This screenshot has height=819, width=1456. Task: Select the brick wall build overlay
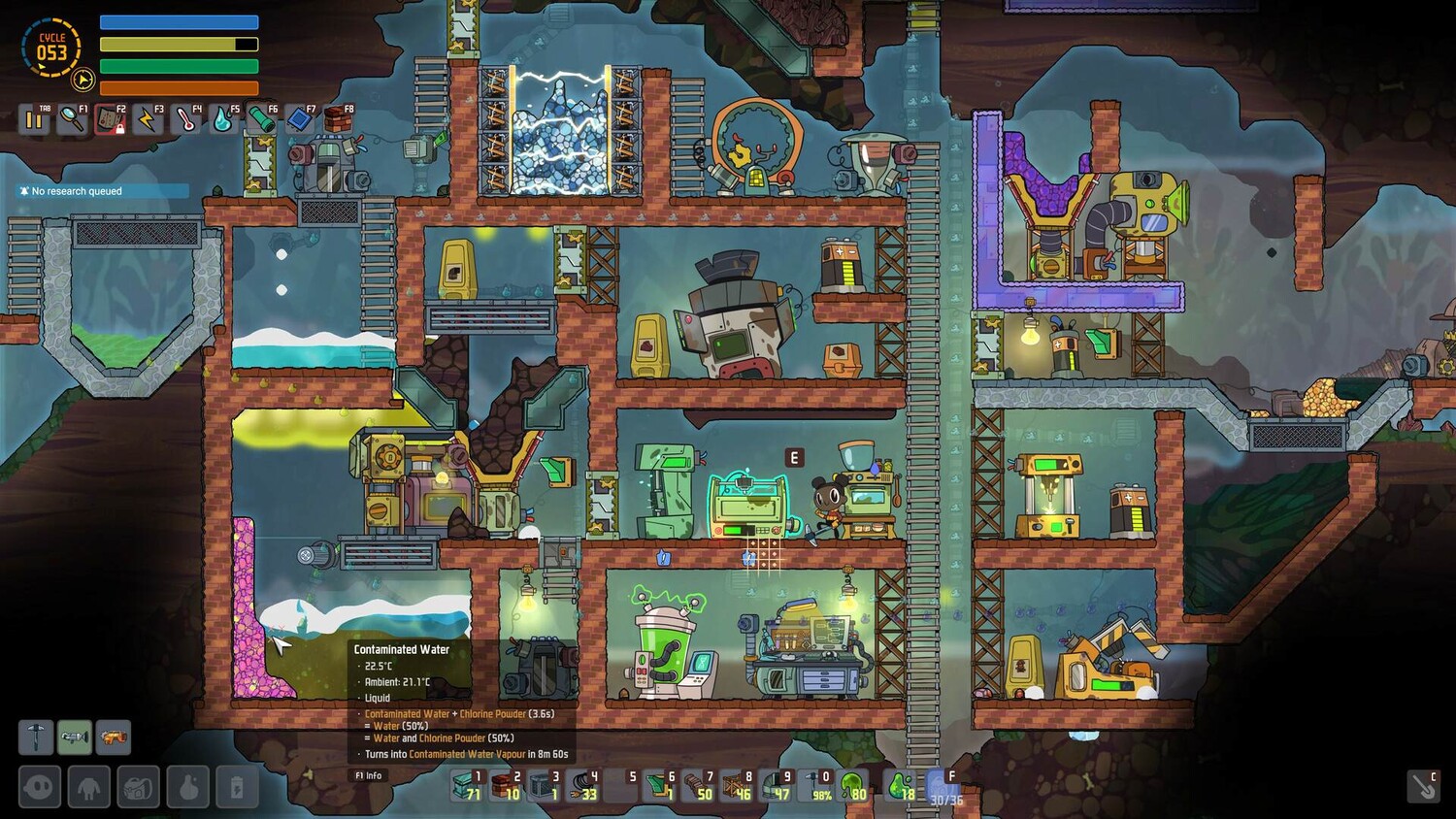pyautogui.click(x=337, y=120)
